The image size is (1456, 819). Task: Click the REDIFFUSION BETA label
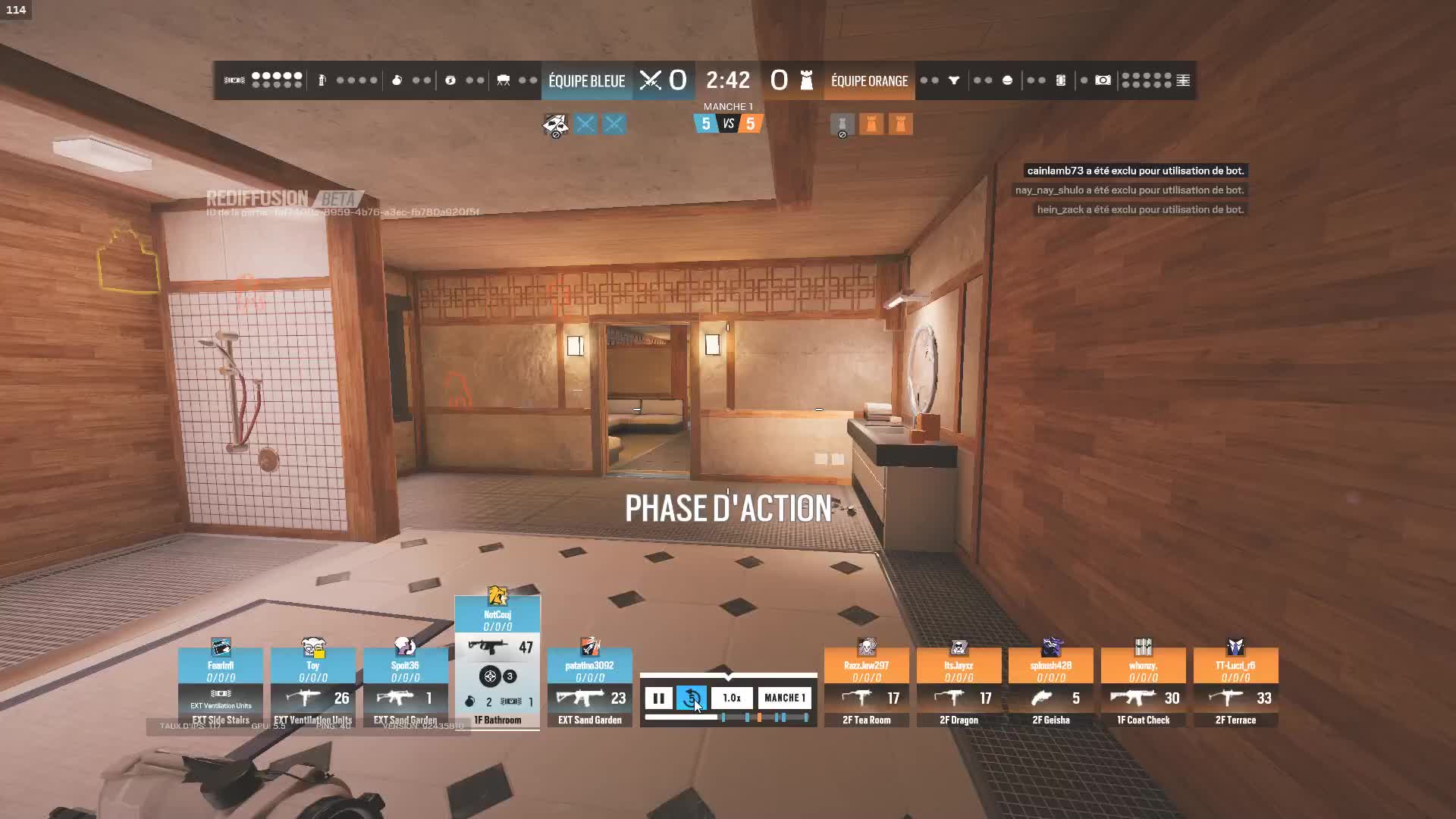(x=281, y=199)
